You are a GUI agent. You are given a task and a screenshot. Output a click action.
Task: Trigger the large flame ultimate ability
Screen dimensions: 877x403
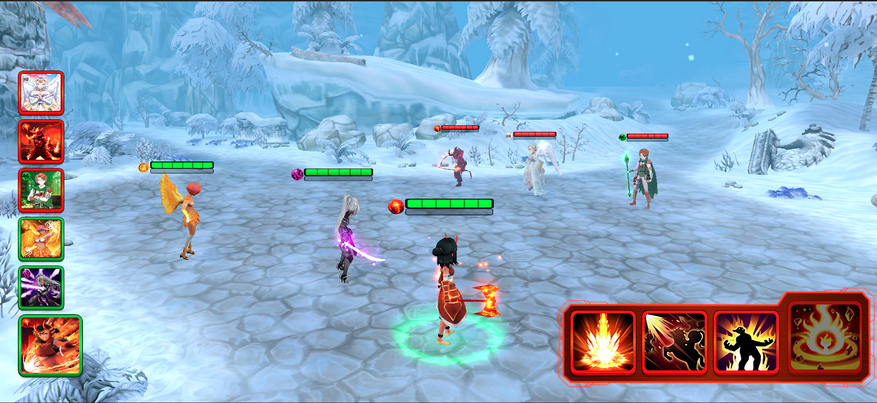pos(825,337)
